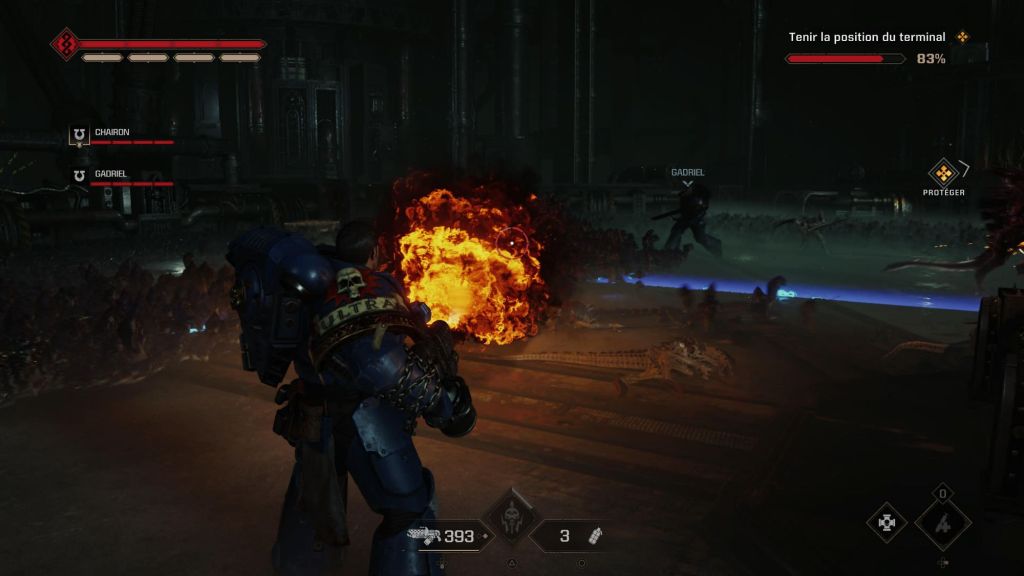Click the large diamond icon numbered 4
1024x576 pixels.
click(943, 523)
